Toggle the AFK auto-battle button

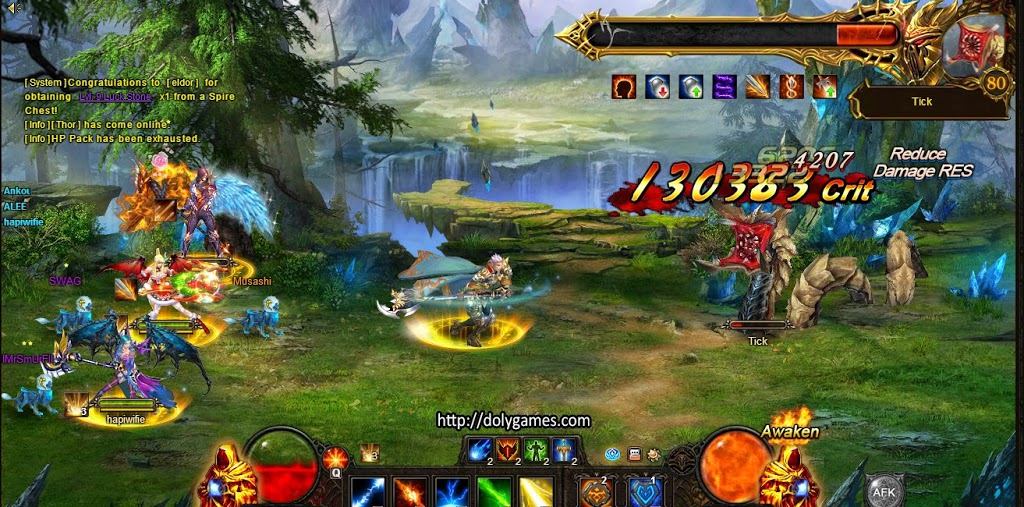point(884,491)
